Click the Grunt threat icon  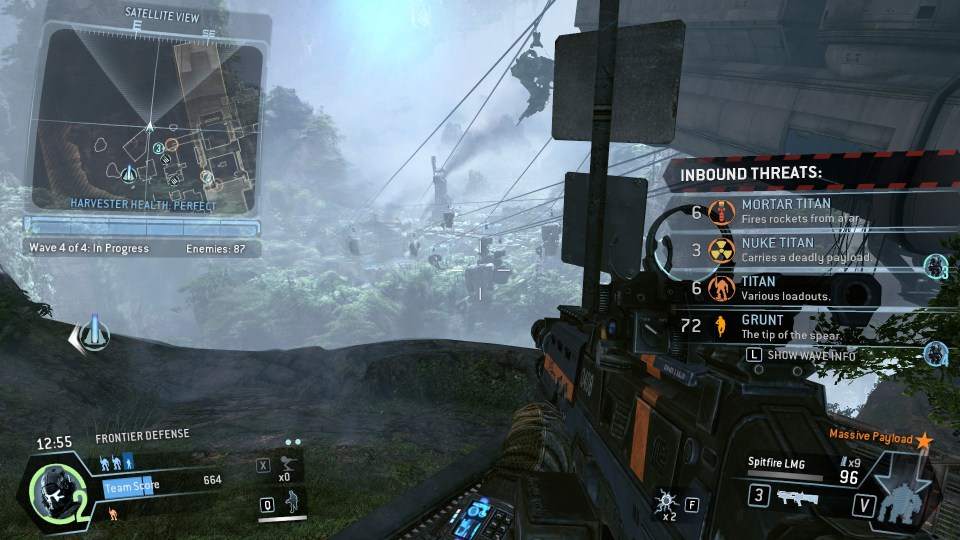pos(717,326)
